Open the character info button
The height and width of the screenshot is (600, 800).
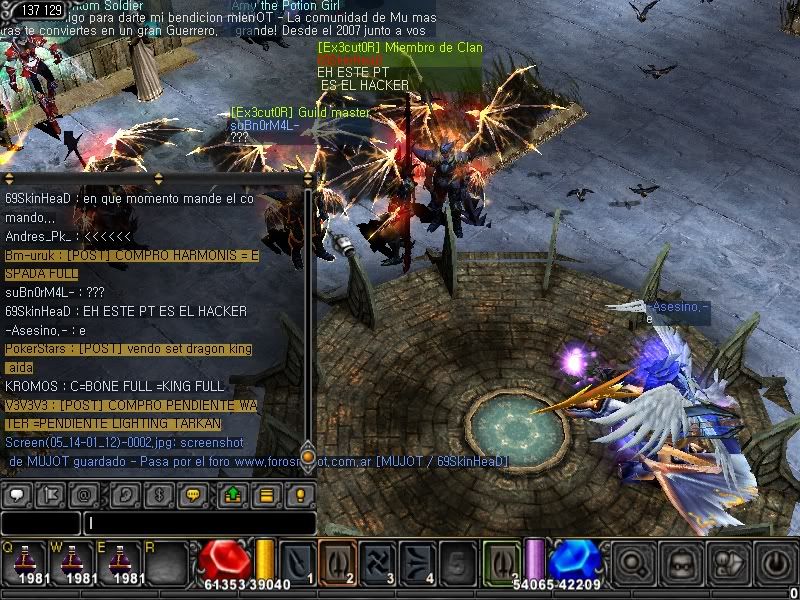(x=727, y=563)
